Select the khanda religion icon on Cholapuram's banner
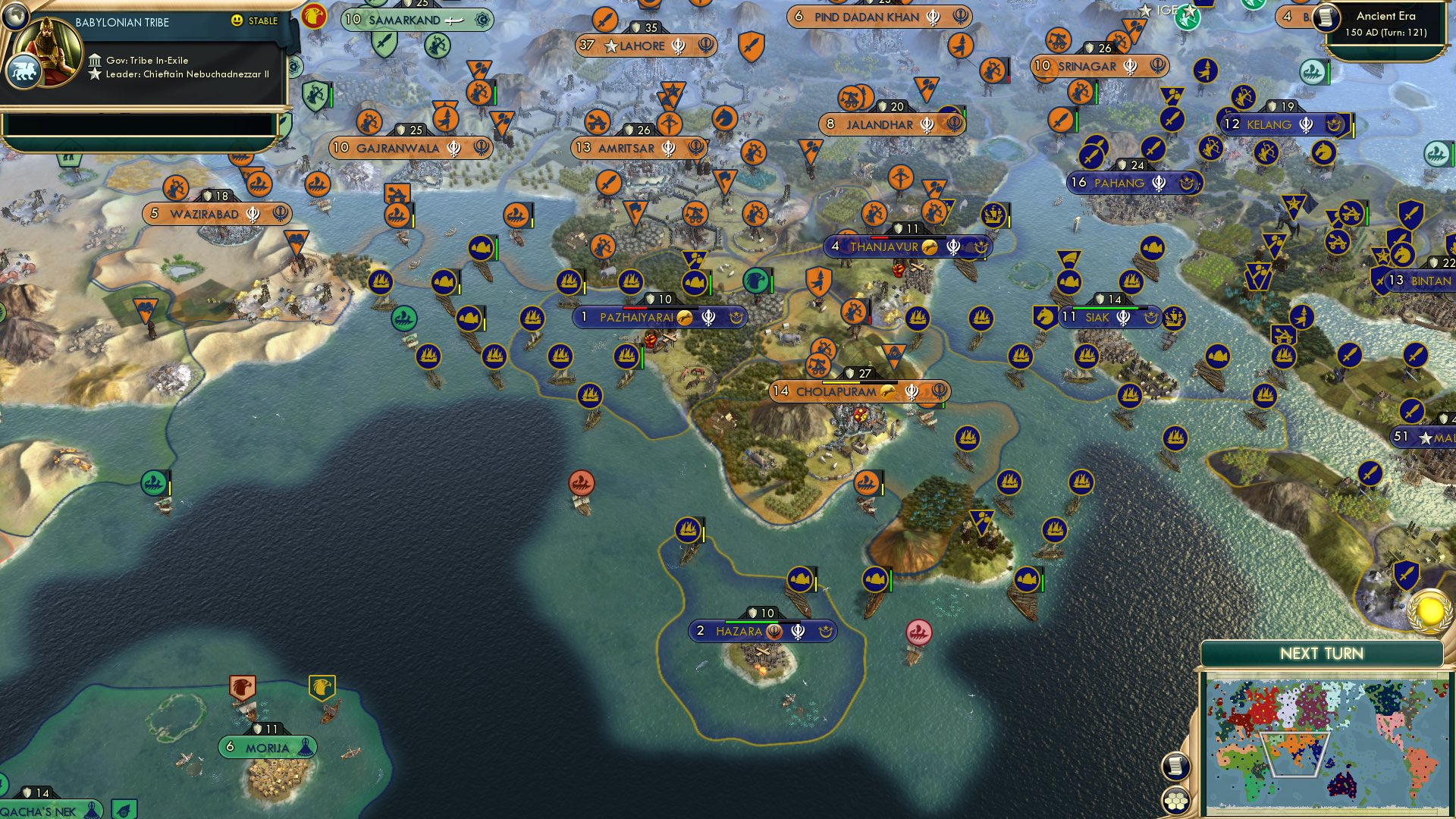This screenshot has width=1456, height=819. pos(911,393)
